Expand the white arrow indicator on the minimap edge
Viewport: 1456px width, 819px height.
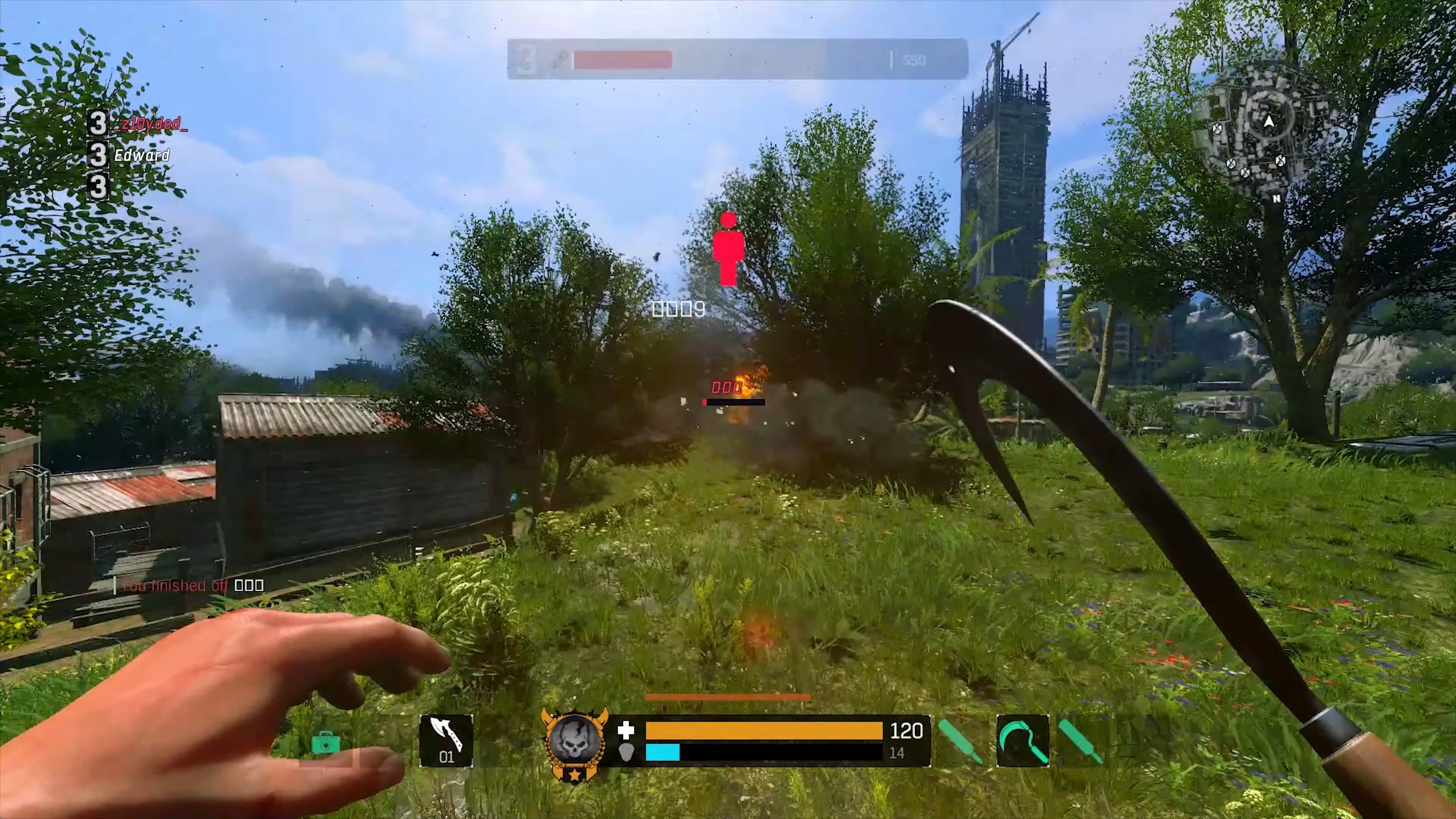tap(1270, 121)
